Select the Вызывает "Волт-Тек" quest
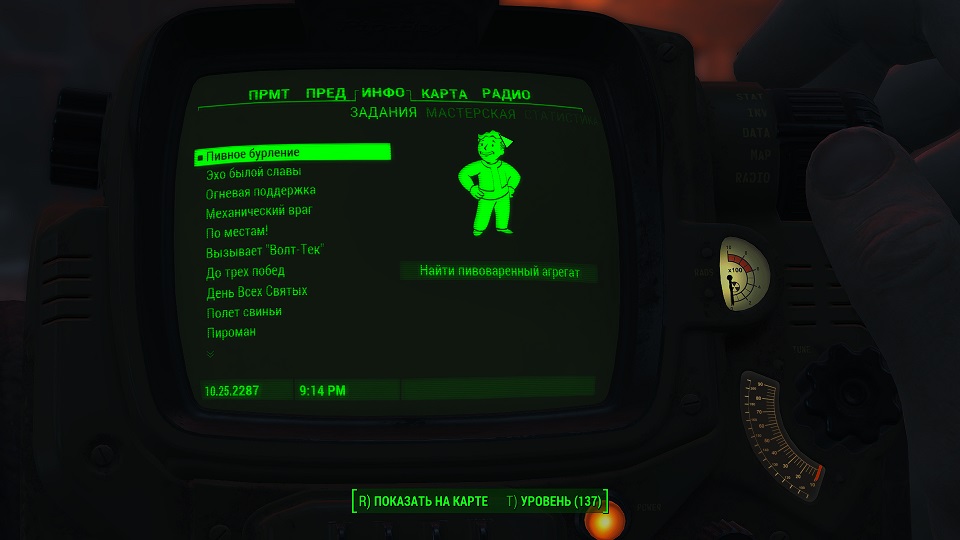The width and height of the screenshot is (960, 540). pyautogui.click(x=265, y=251)
